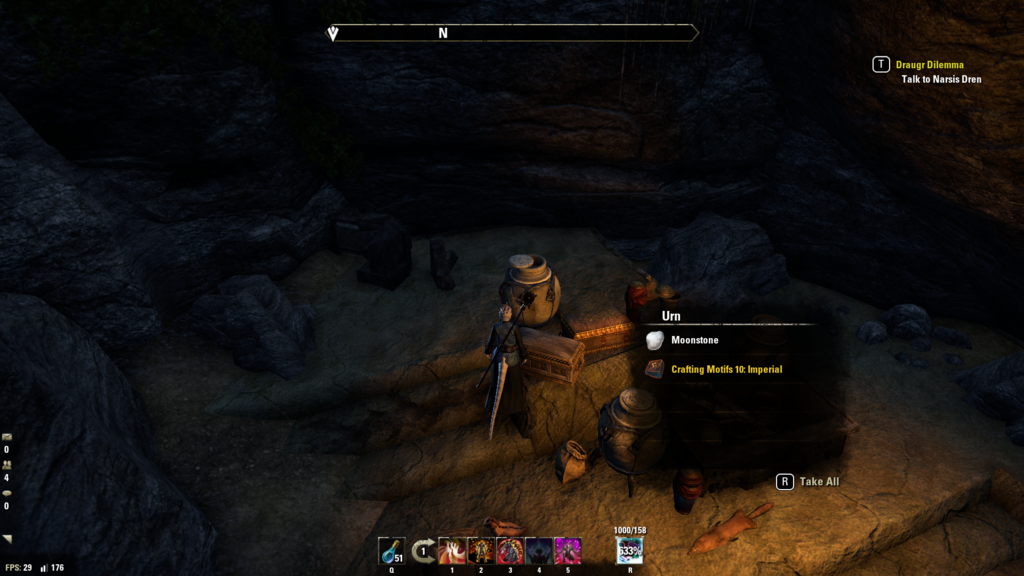Open the chat bubble notifications icon
The image size is (1024, 576).
[7, 493]
